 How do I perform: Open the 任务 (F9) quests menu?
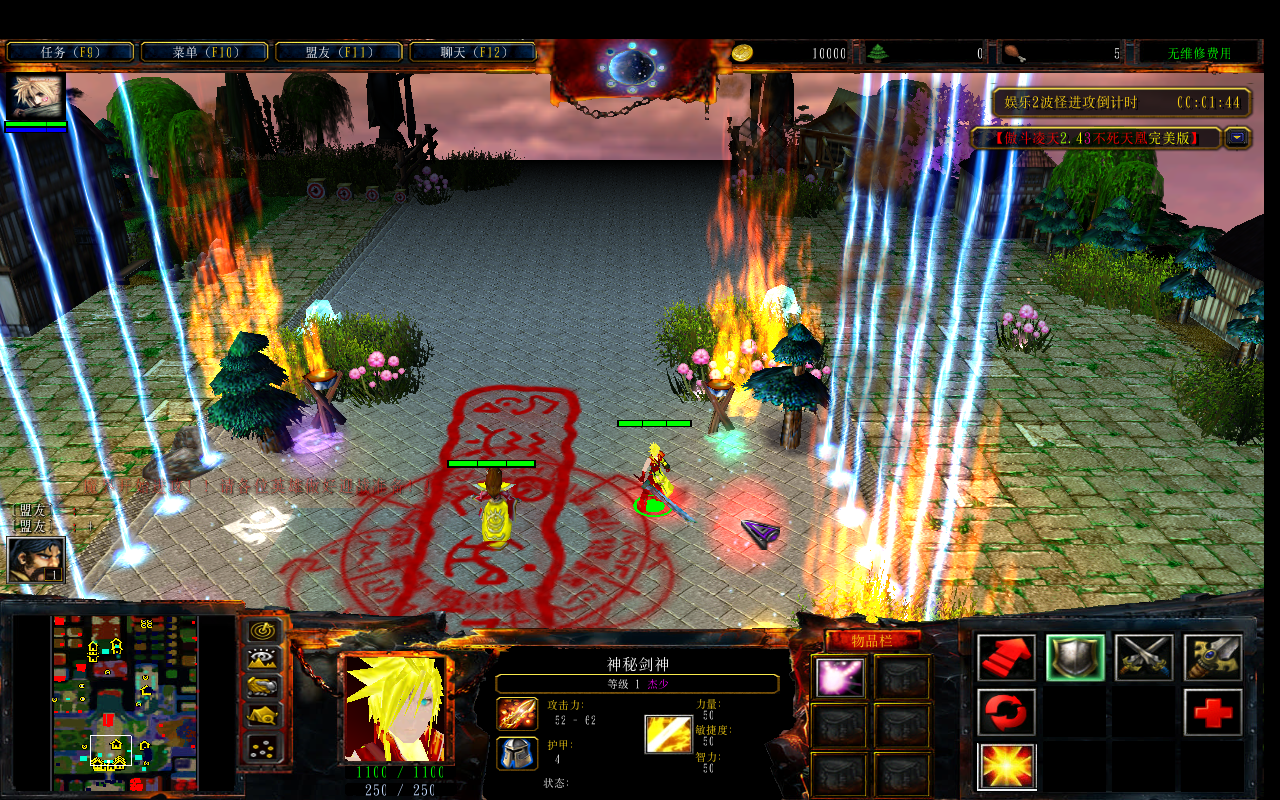coord(70,52)
